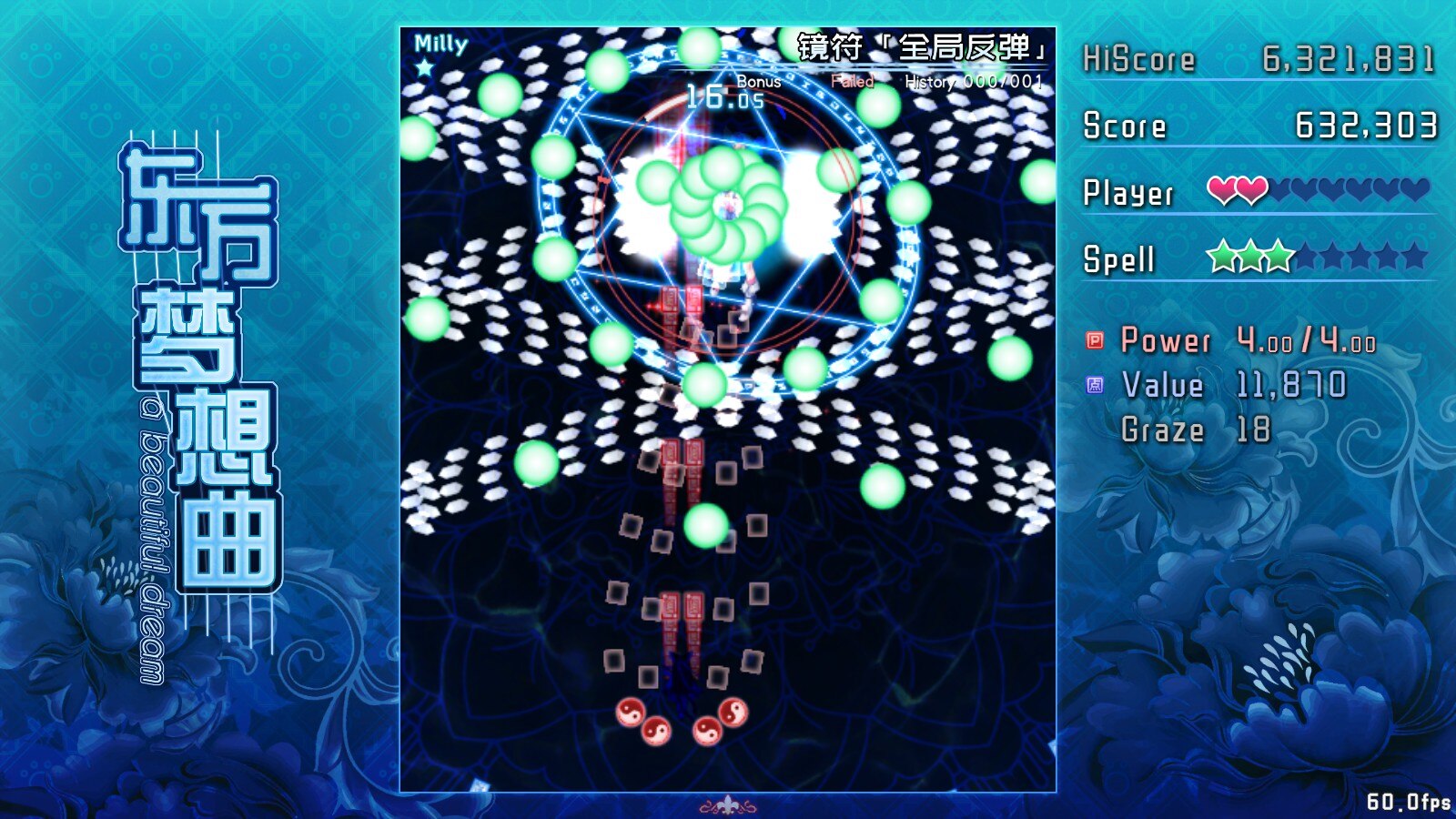Toggle the fifth dark Spell star
Image resolution: width=1456 pixels, height=819 pixels.
[x=1330, y=258]
